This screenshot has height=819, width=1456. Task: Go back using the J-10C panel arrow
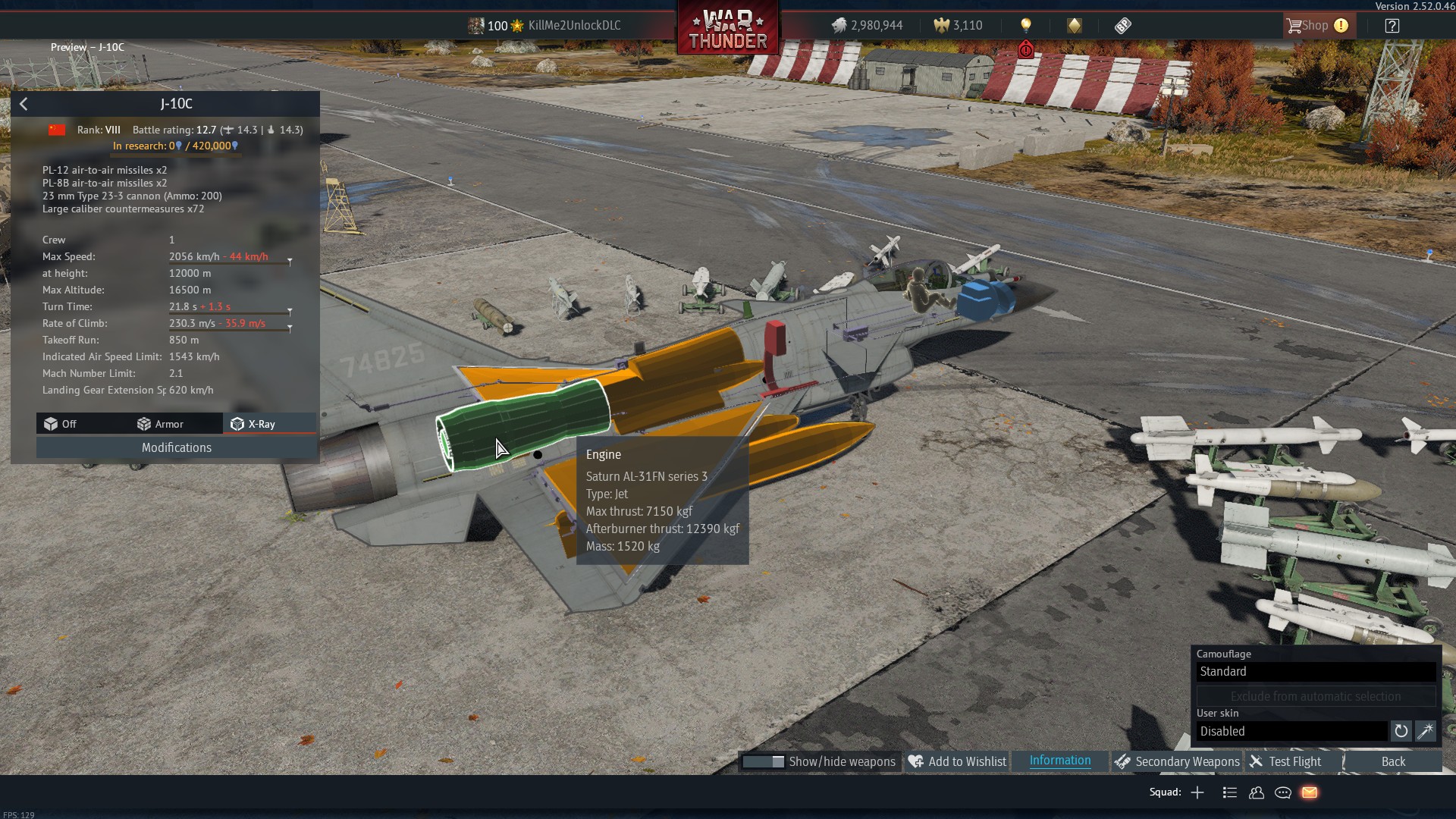coord(24,104)
